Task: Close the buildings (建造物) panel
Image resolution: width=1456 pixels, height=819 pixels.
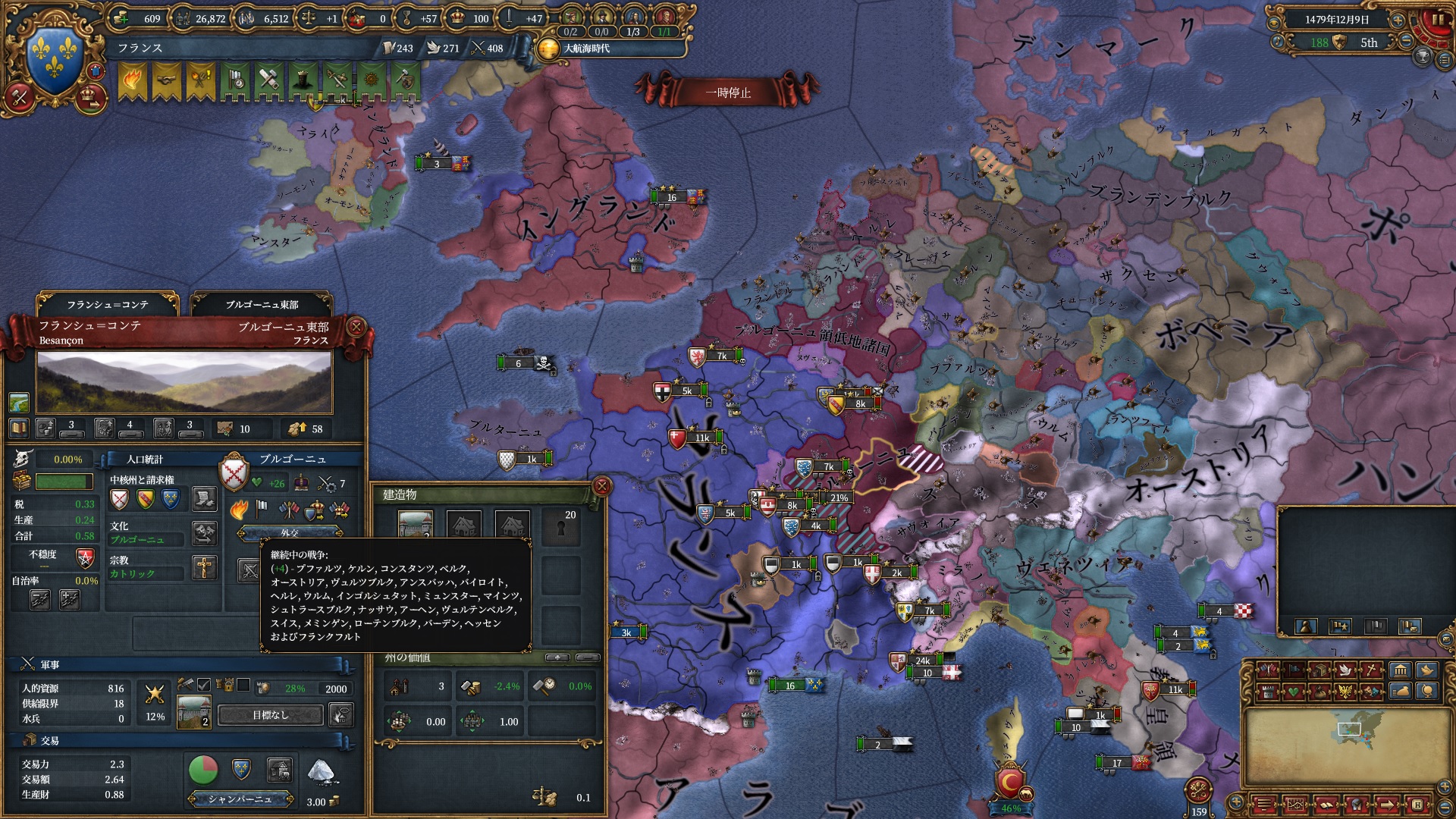Action: coord(601,486)
